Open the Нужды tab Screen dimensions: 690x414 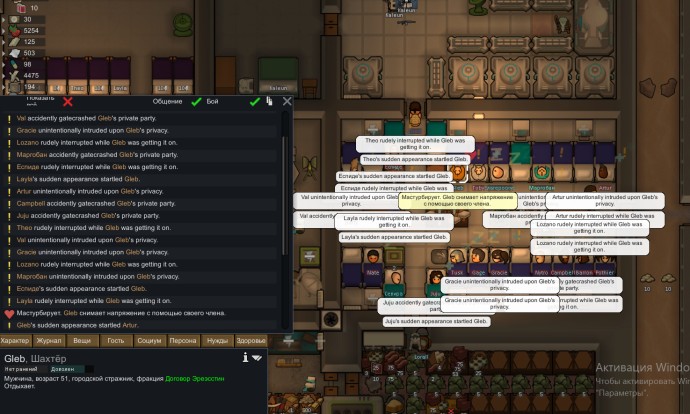(217, 341)
